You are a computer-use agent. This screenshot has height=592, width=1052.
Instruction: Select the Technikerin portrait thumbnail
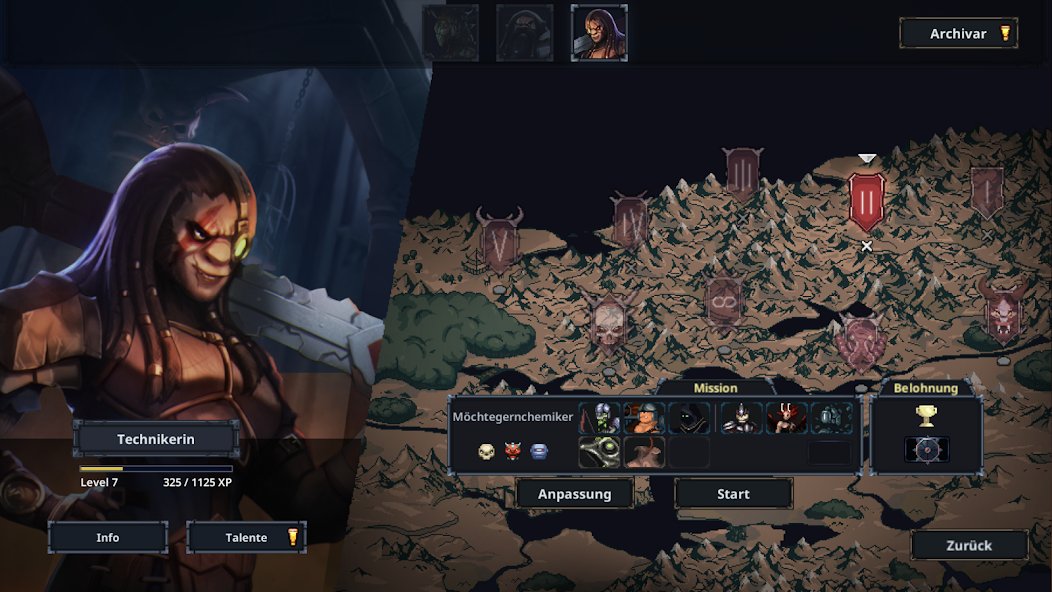(599, 33)
